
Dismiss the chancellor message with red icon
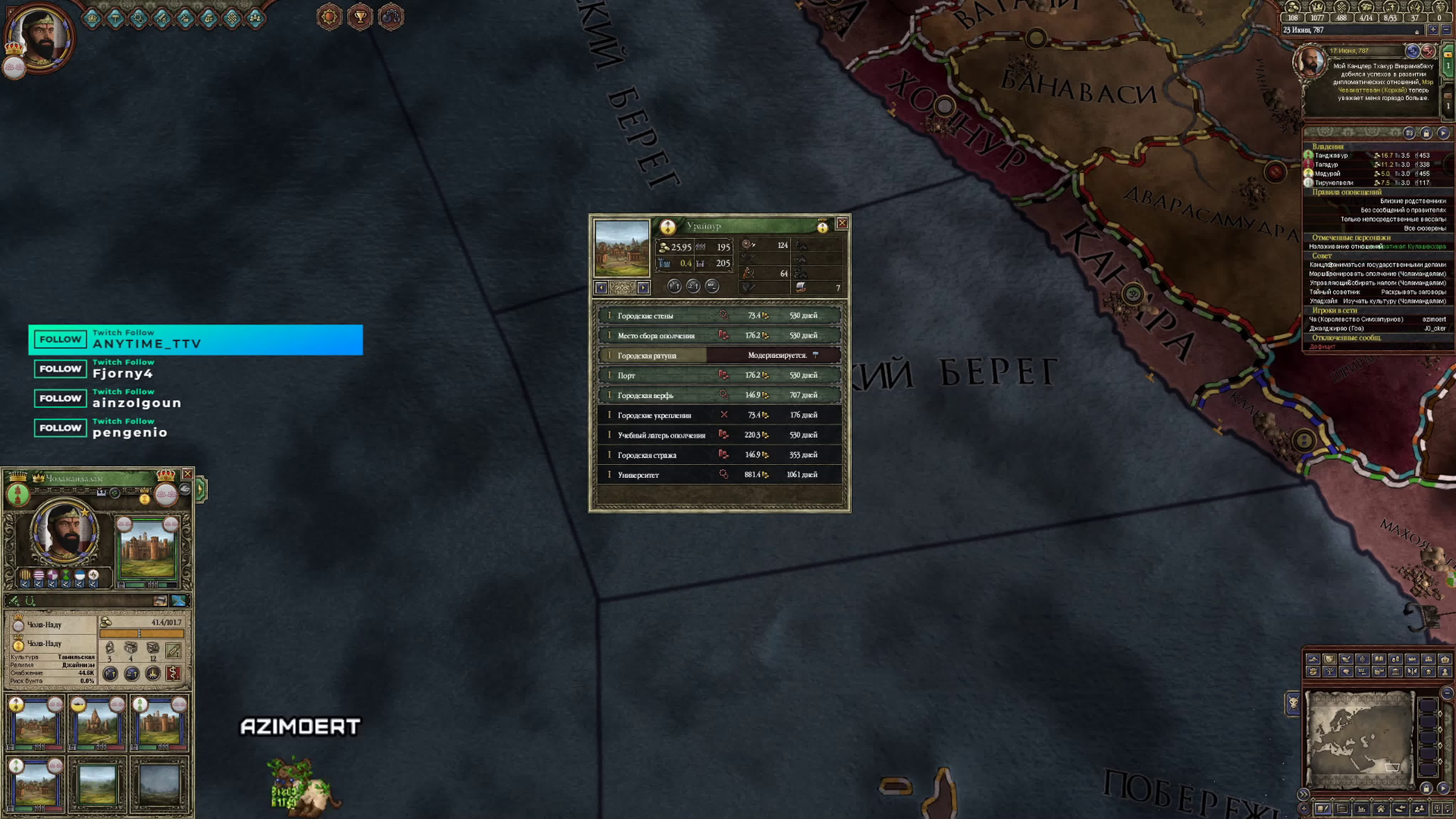click(1428, 52)
